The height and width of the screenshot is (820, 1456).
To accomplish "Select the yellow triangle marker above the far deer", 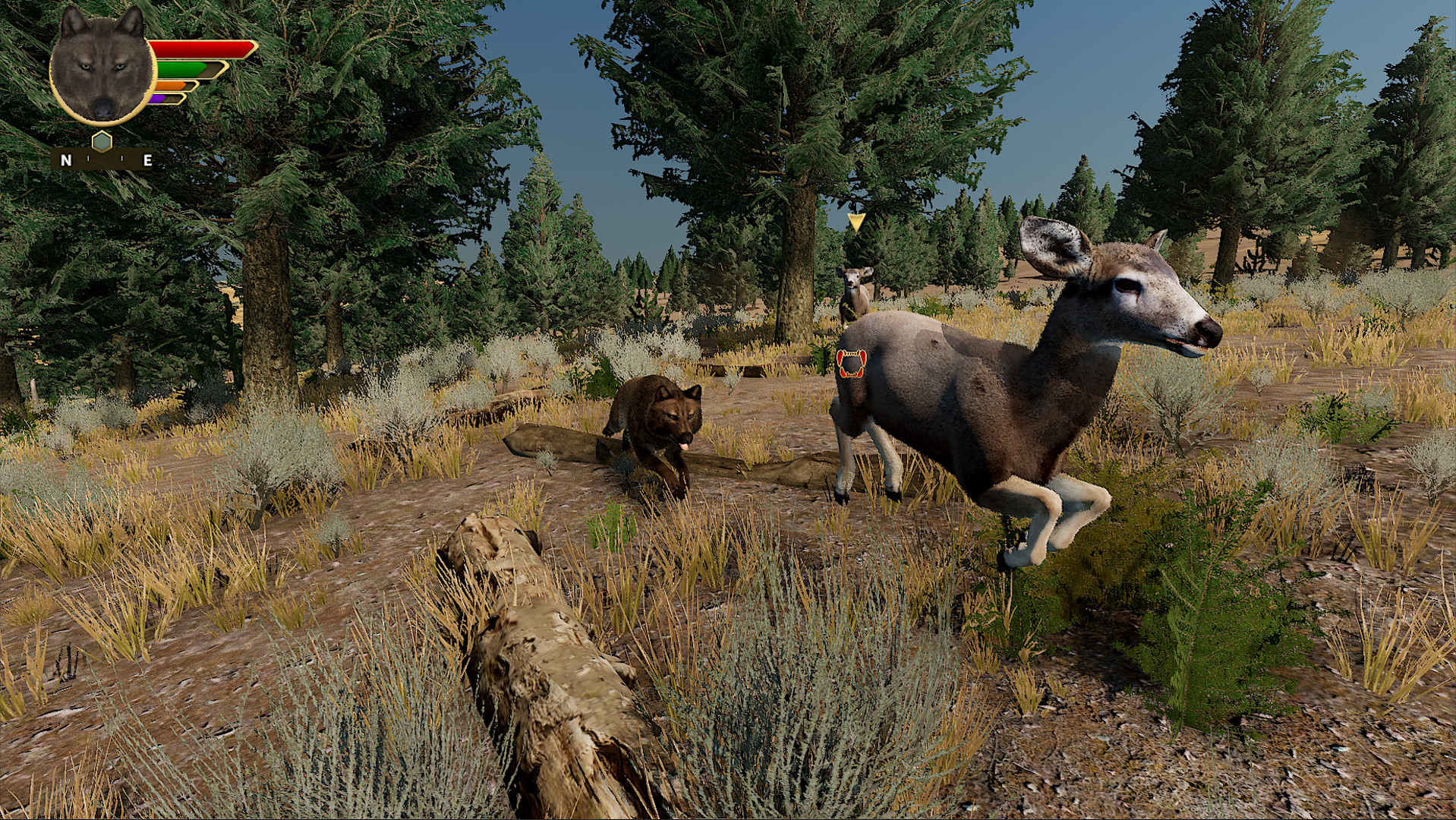I will click(856, 222).
